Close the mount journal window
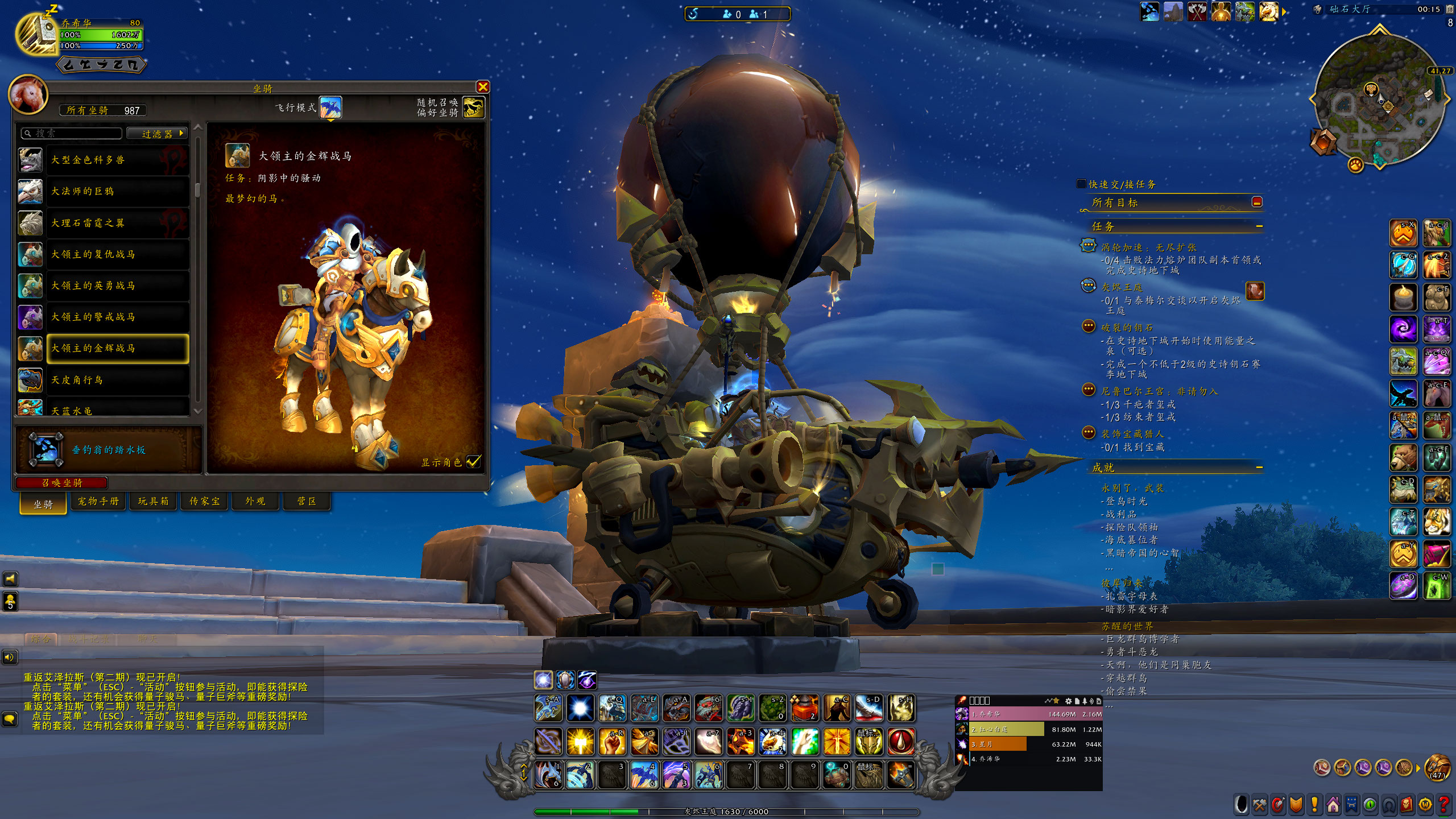 (483, 87)
